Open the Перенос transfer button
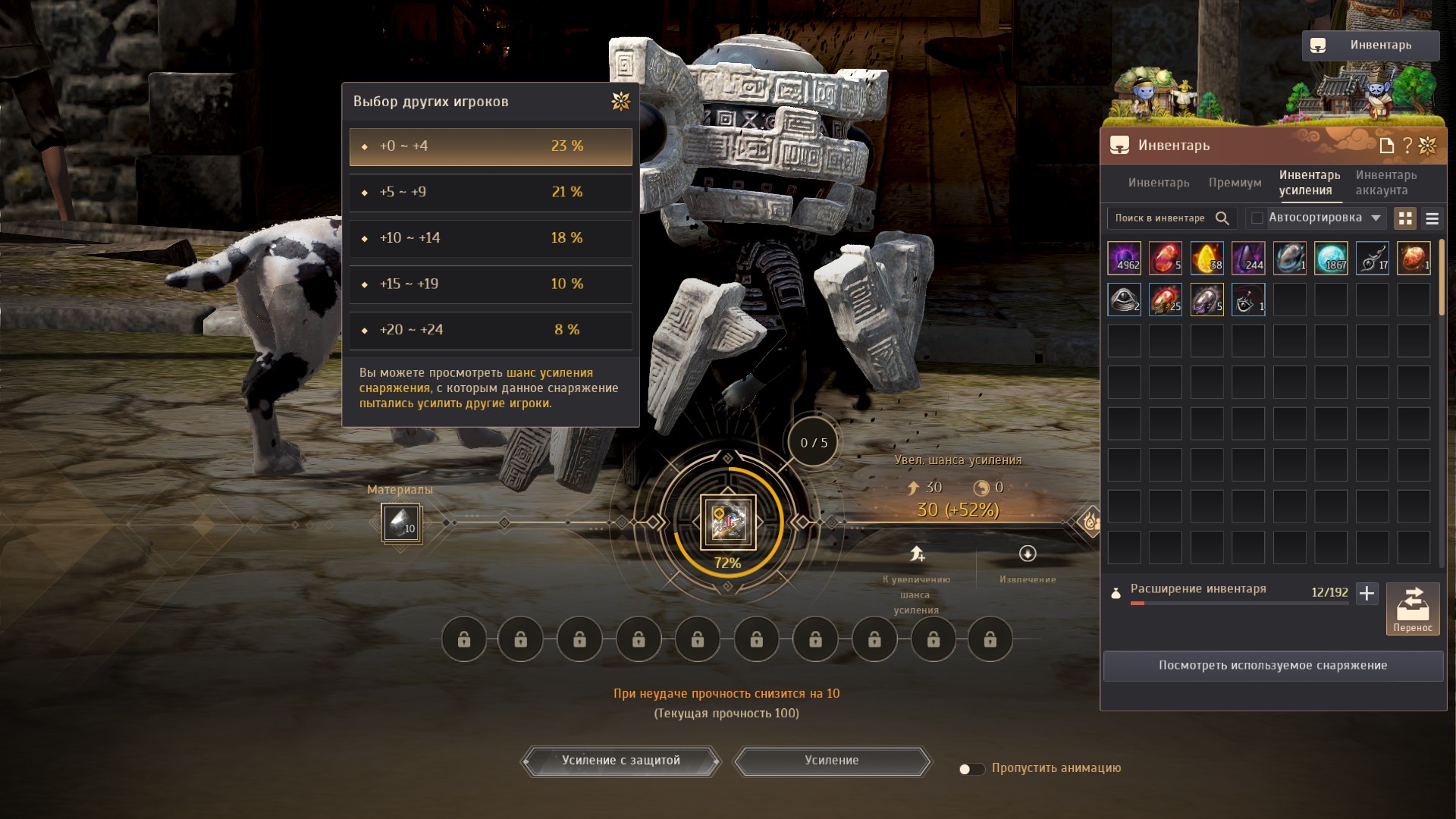This screenshot has height=819, width=1456. (x=1412, y=608)
